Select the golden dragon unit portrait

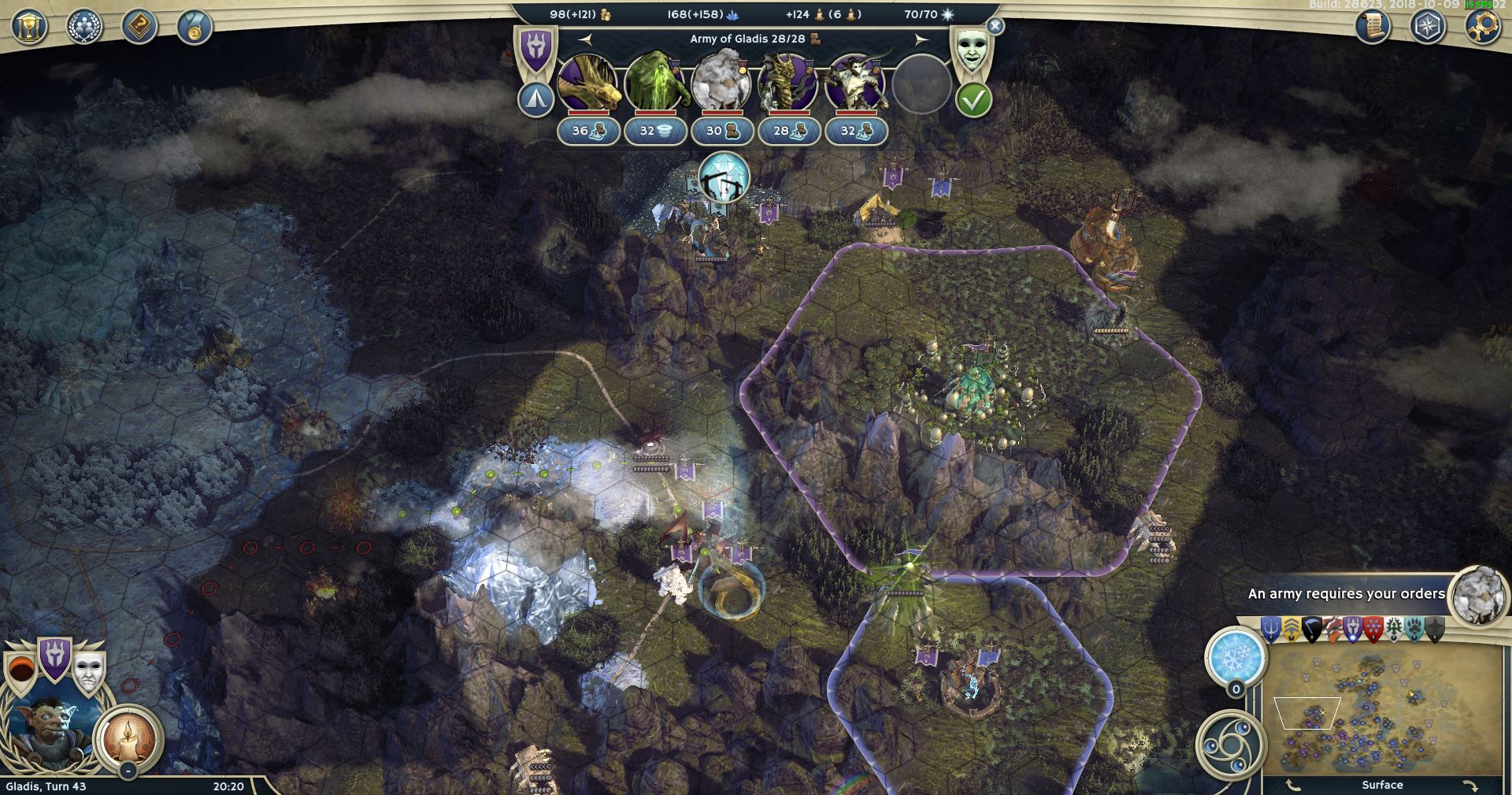[588, 82]
